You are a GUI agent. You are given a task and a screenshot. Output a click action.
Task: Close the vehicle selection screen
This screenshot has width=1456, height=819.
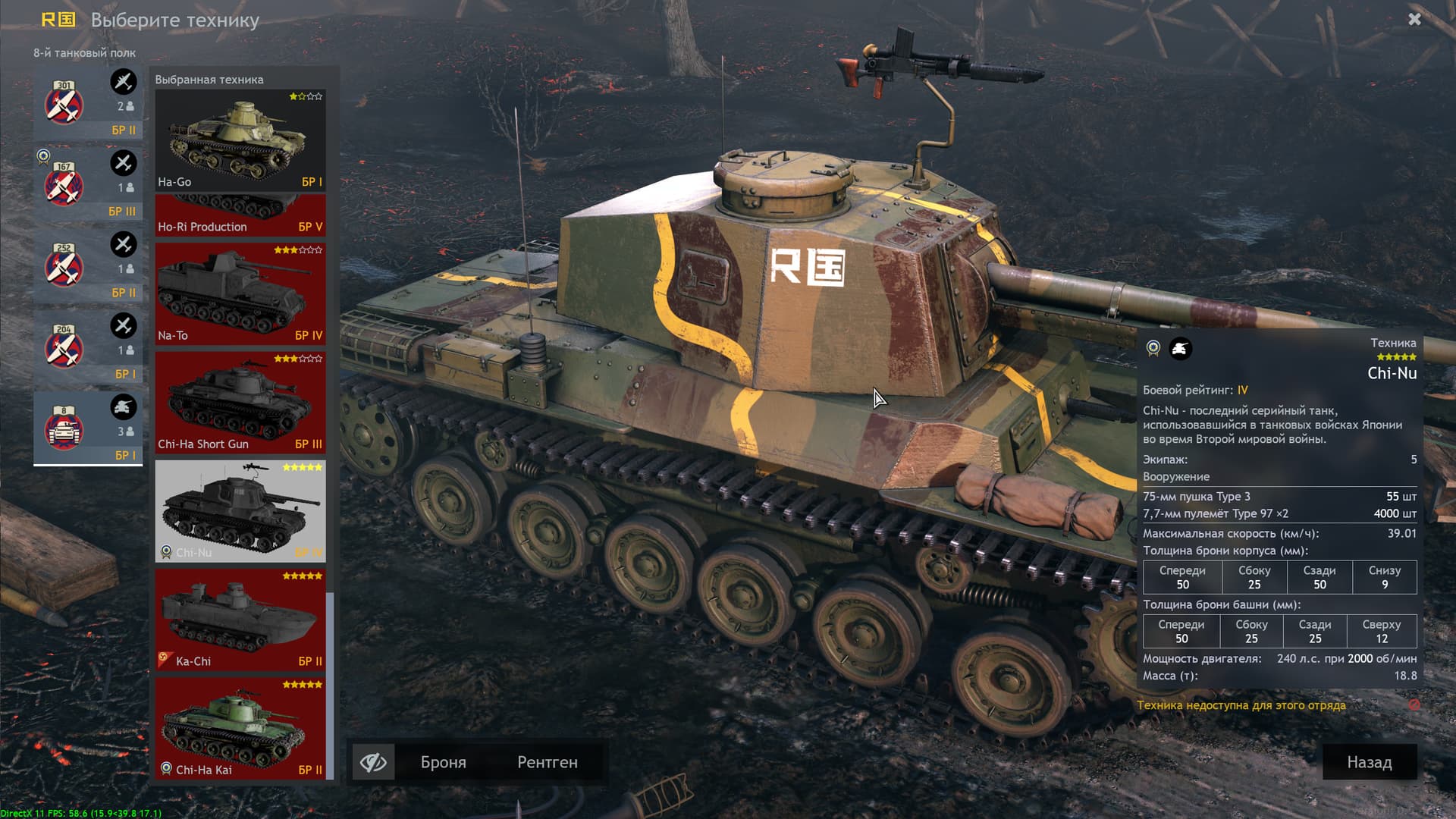1414,20
